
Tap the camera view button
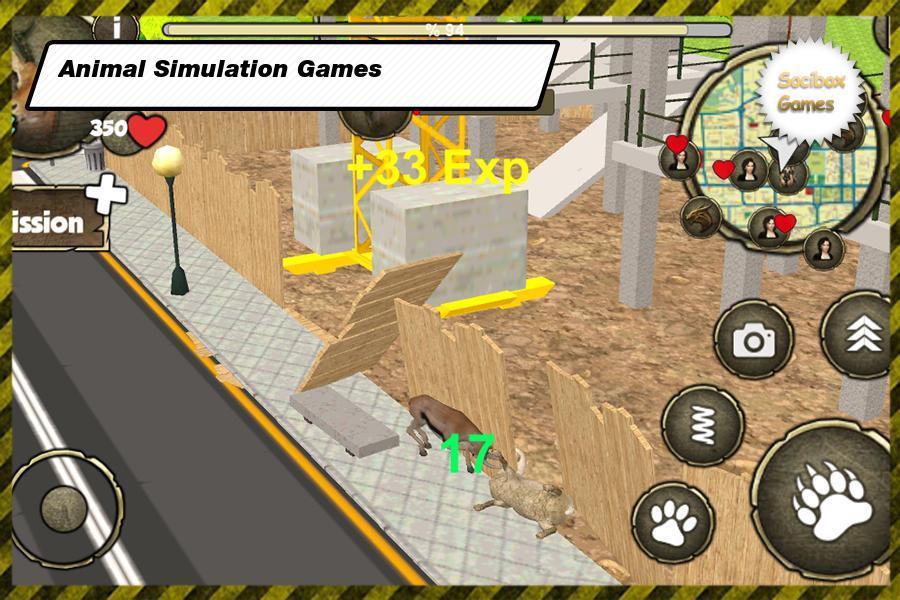pos(754,341)
